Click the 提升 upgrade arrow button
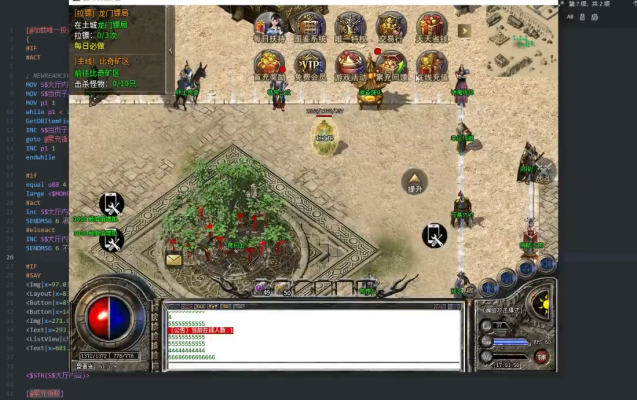The image size is (637, 400). coord(414,181)
